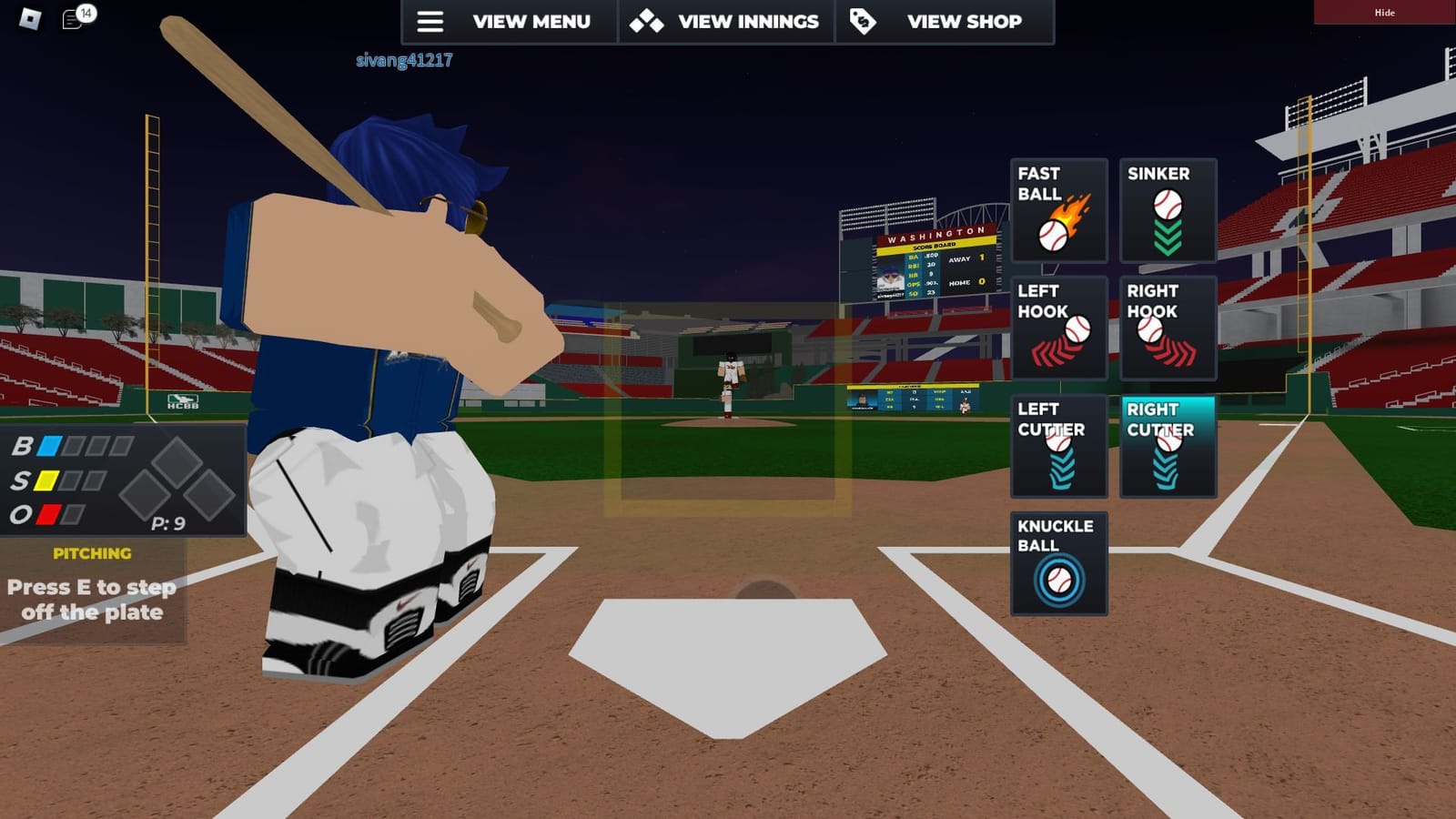Image resolution: width=1456 pixels, height=819 pixels.
Task: Click the hamburger icon beside View Menu
Action: [430, 21]
